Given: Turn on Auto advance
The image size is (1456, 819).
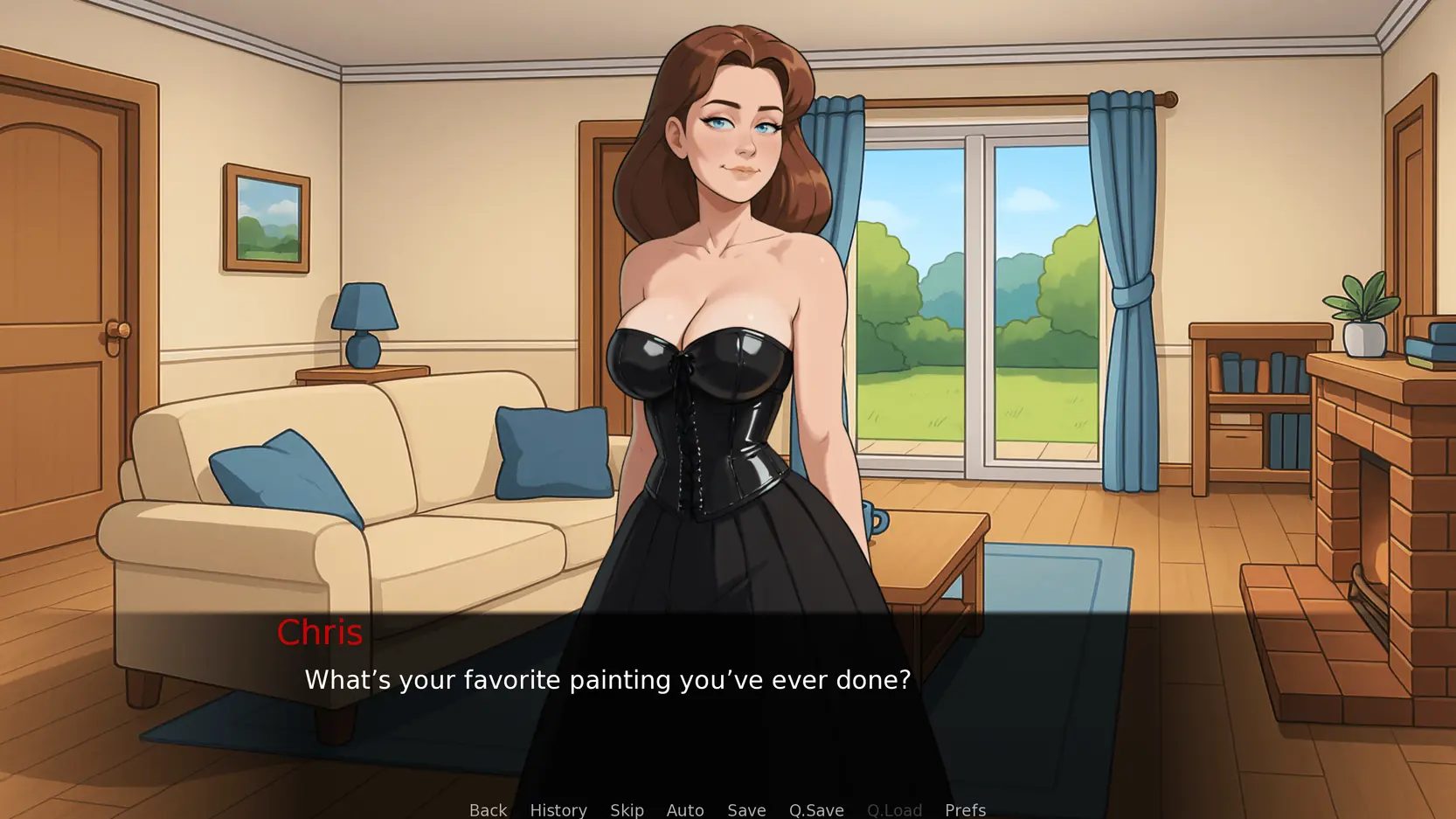Looking at the screenshot, I should [685, 809].
